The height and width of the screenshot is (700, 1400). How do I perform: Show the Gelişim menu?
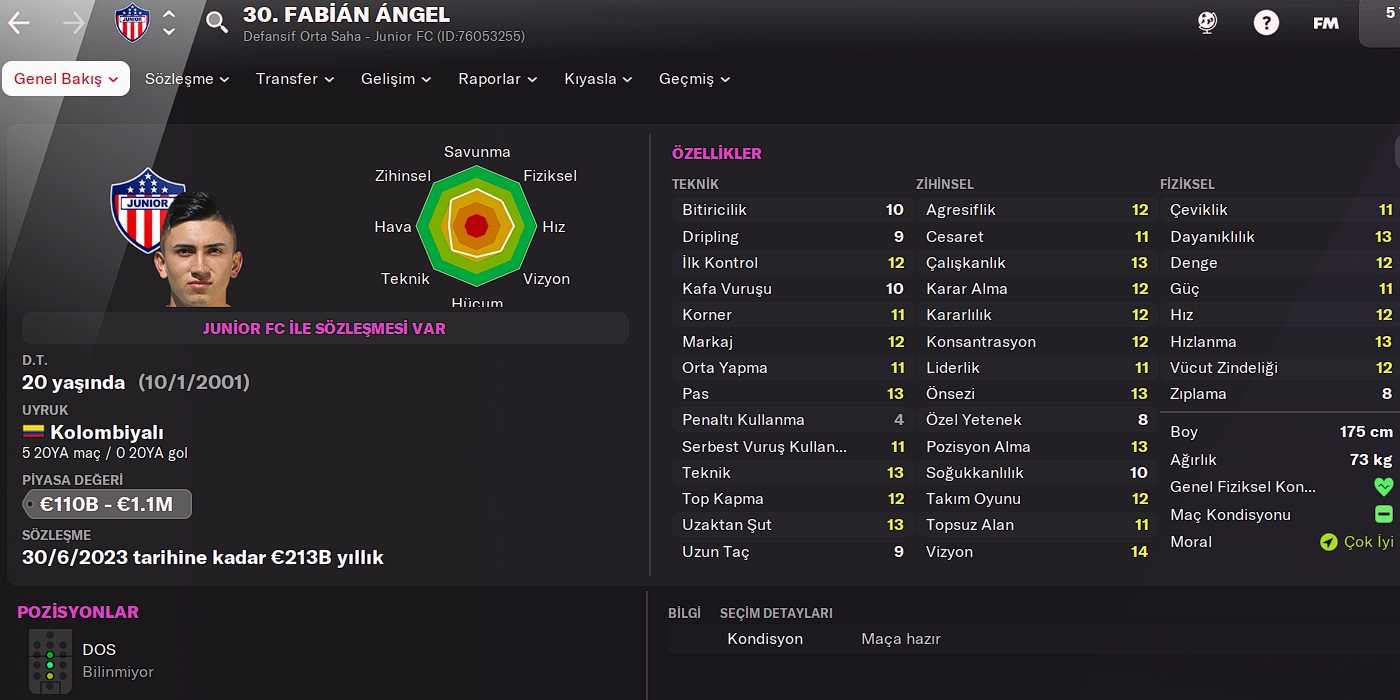pos(396,79)
